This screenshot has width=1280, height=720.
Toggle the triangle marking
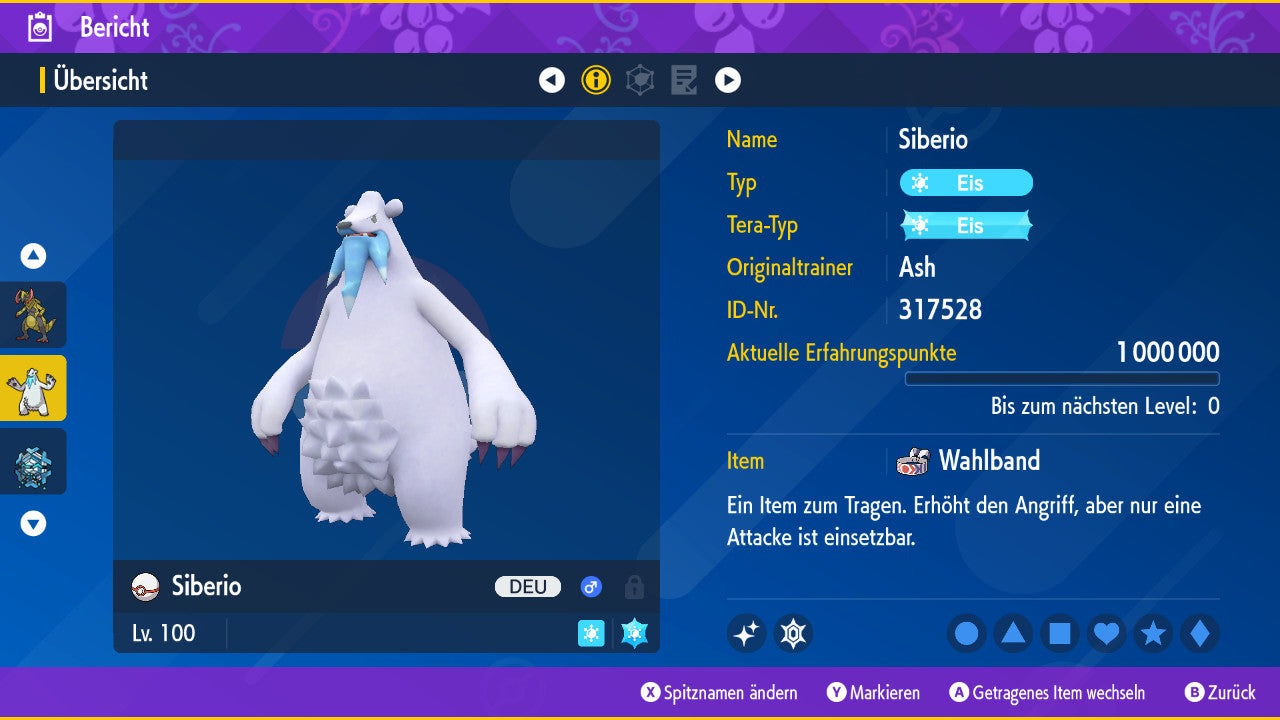click(x=1013, y=634)
